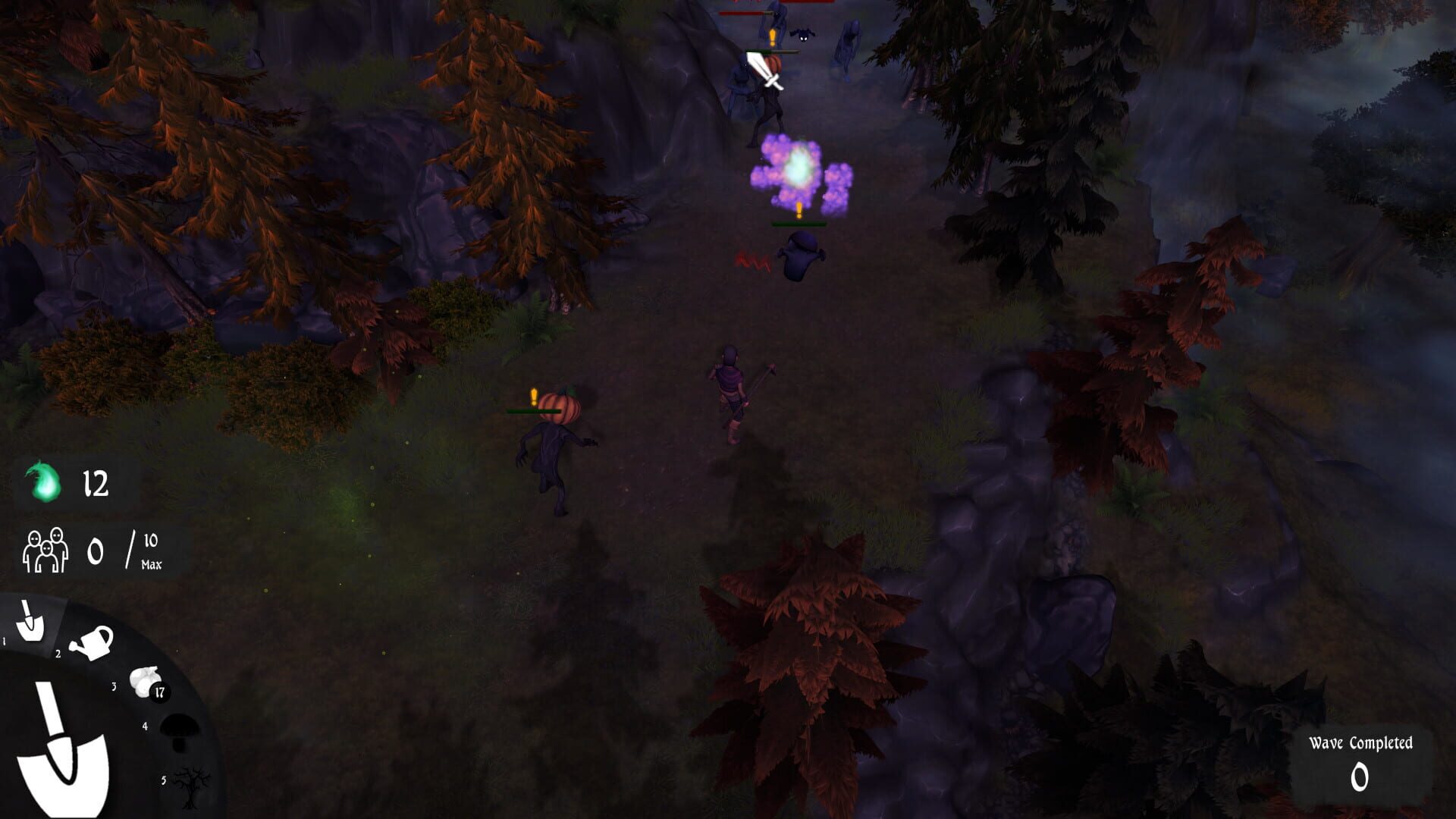Select the garlic item in slot 3

tap(144, 681)
